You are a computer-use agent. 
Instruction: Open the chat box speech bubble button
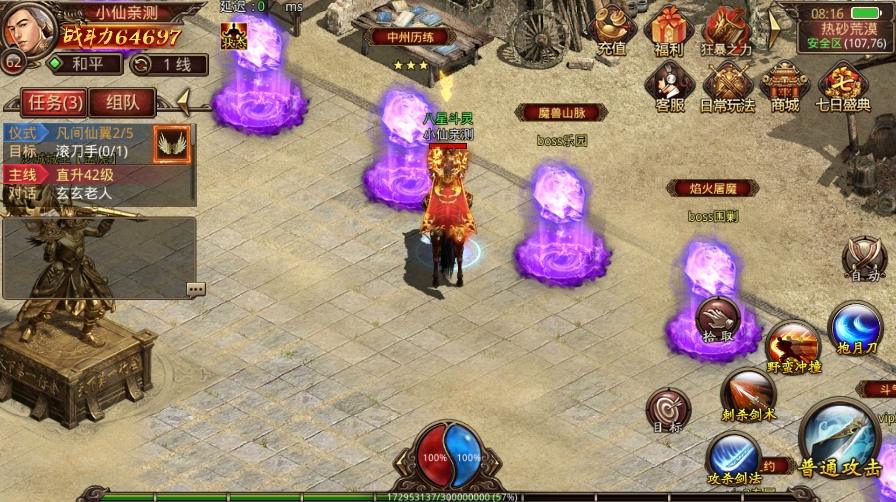point(195,289)
